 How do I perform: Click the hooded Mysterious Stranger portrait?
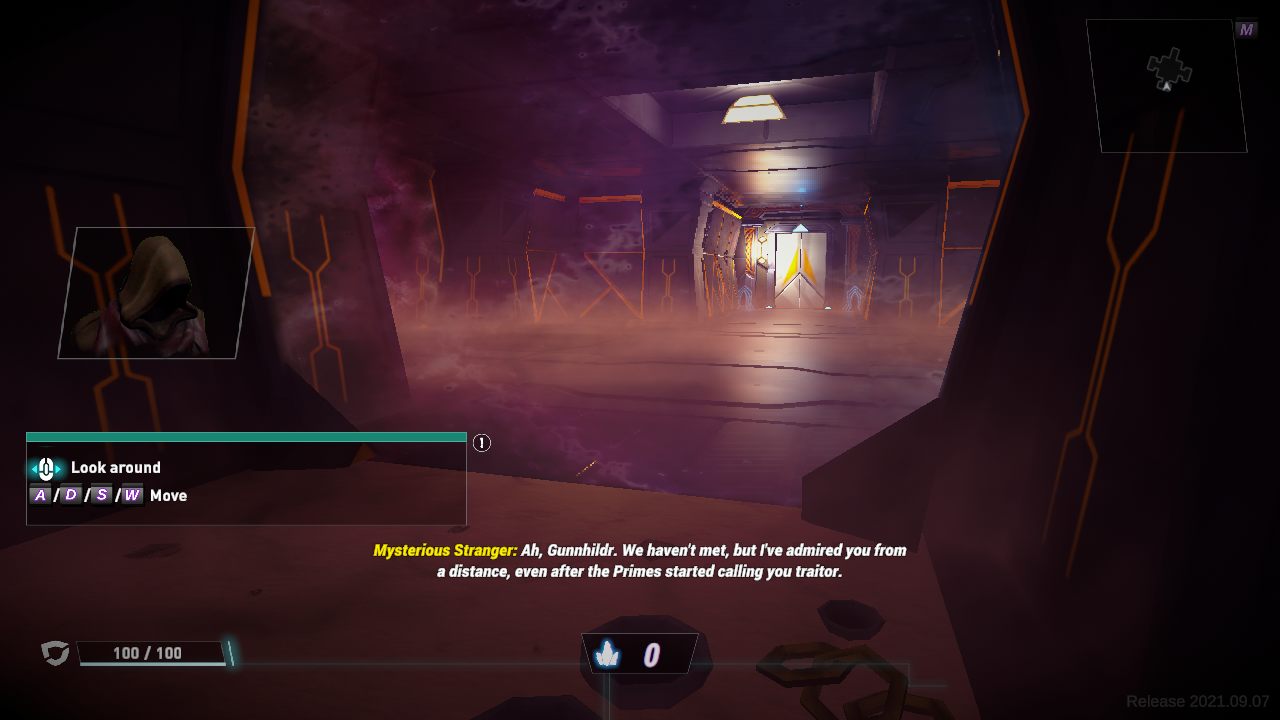[156, 292]
